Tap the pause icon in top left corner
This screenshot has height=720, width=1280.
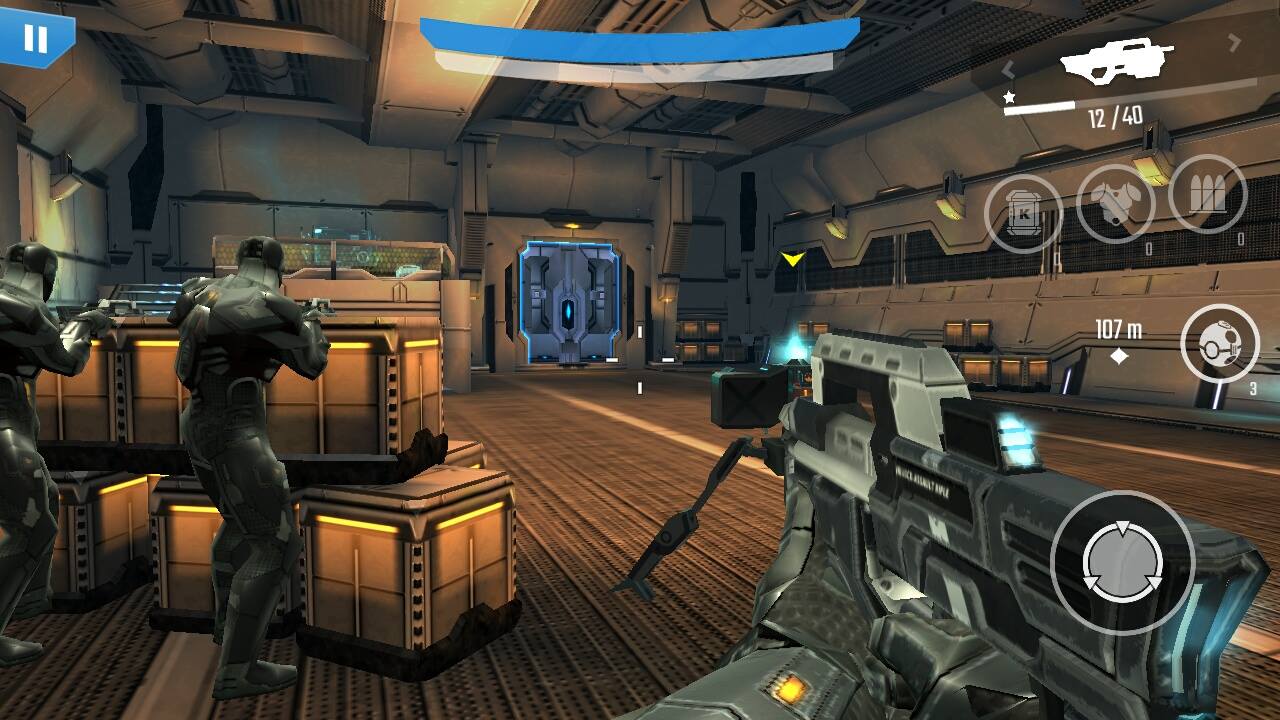coord(36,40)
